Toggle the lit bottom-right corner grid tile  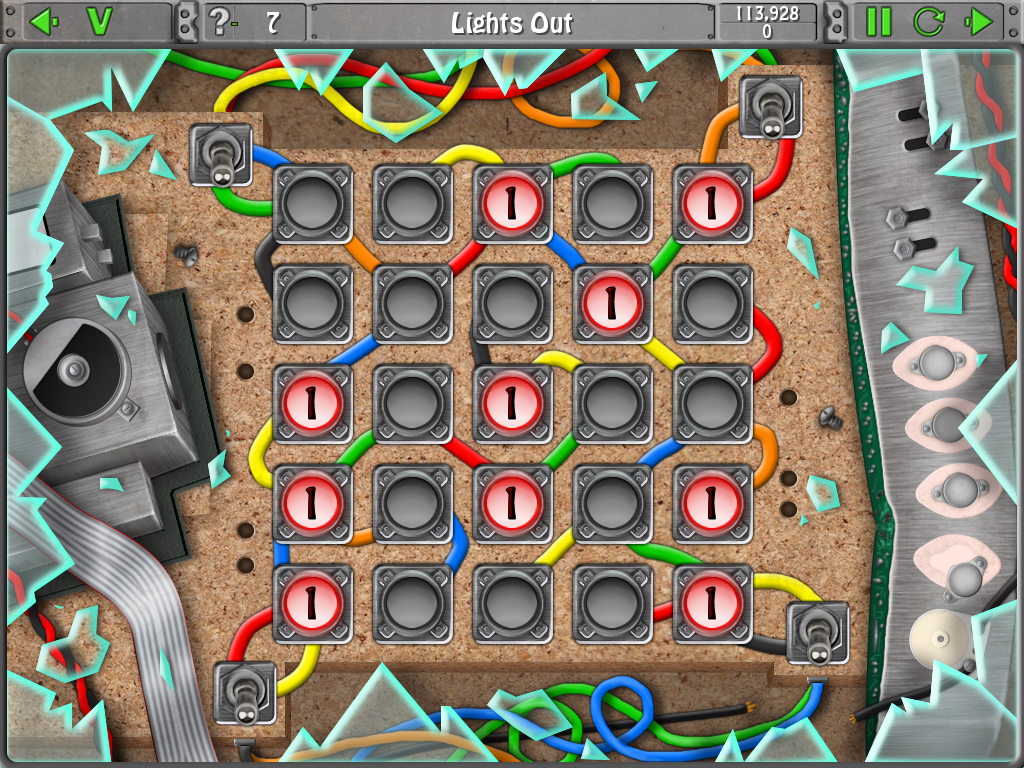(712, 604)
